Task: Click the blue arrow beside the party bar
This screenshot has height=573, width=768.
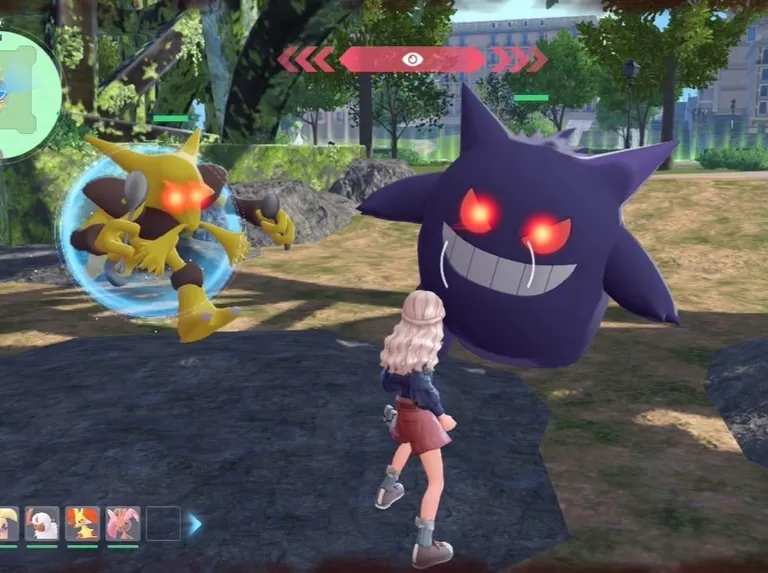Action: coord(194,524)
